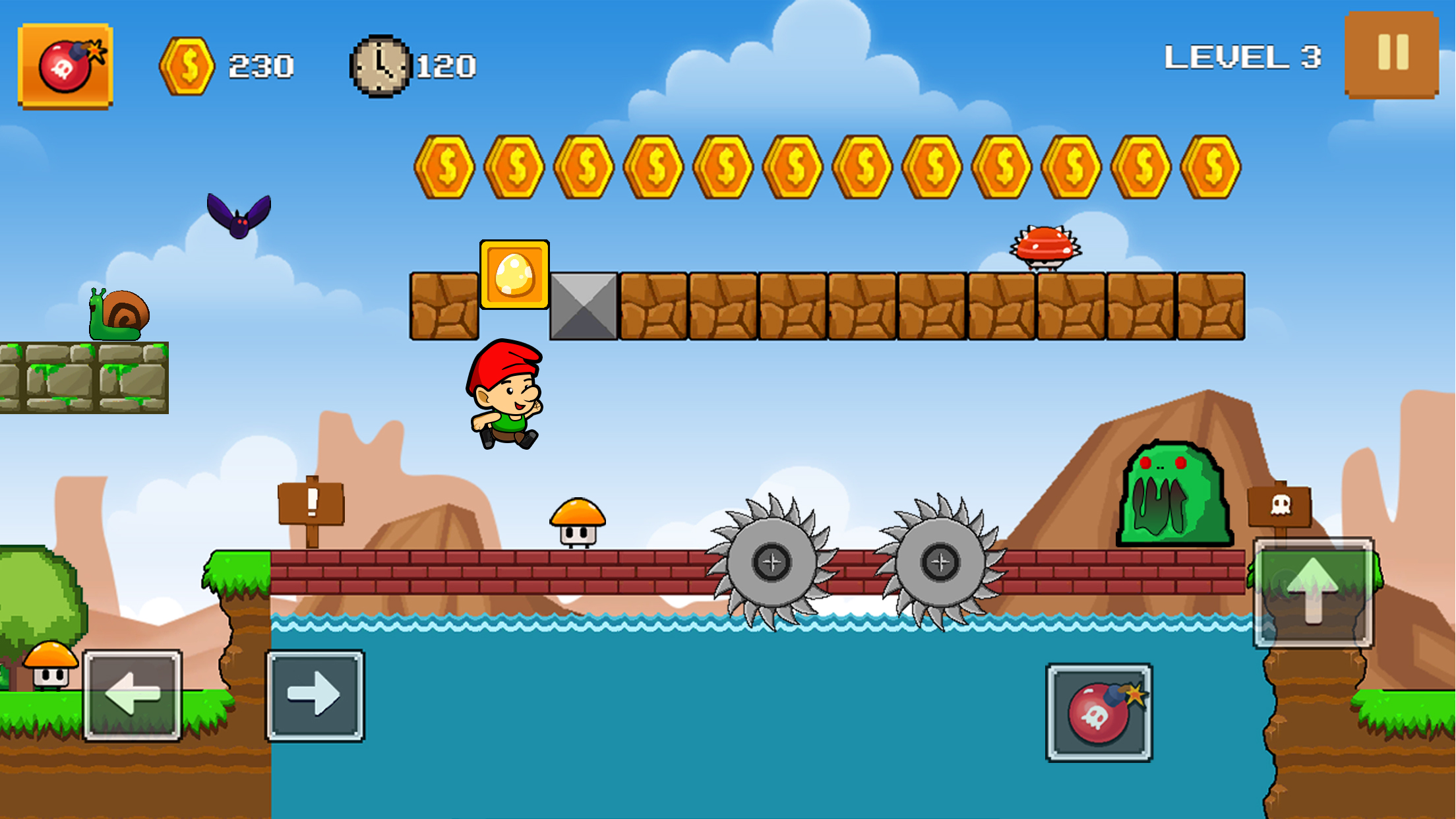Jump using the up arrow button
Screen dimensions: 1456x819
pyautogui.click(x=1313, y=592)
